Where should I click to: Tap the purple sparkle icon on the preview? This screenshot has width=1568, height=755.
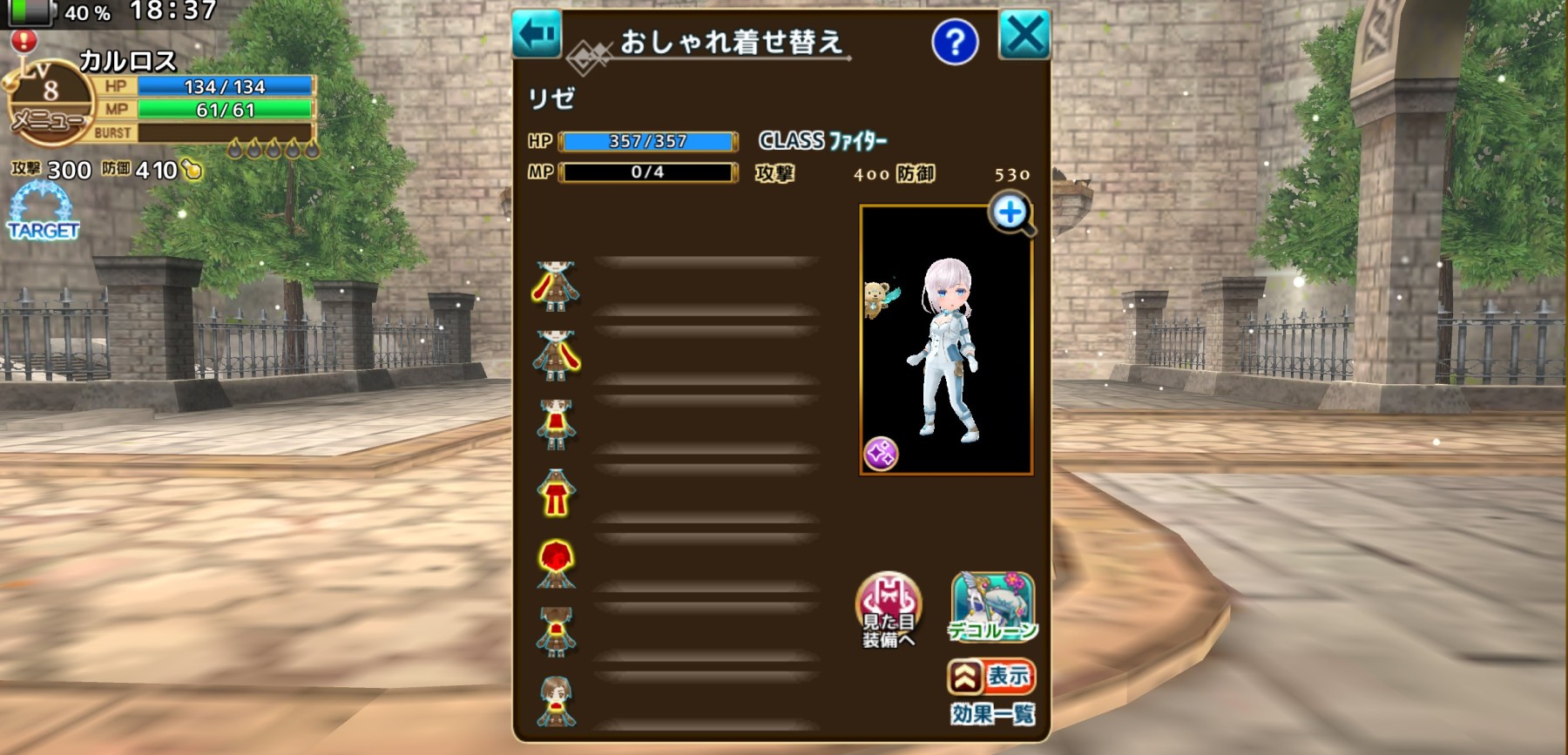click(x=881, y=453)
